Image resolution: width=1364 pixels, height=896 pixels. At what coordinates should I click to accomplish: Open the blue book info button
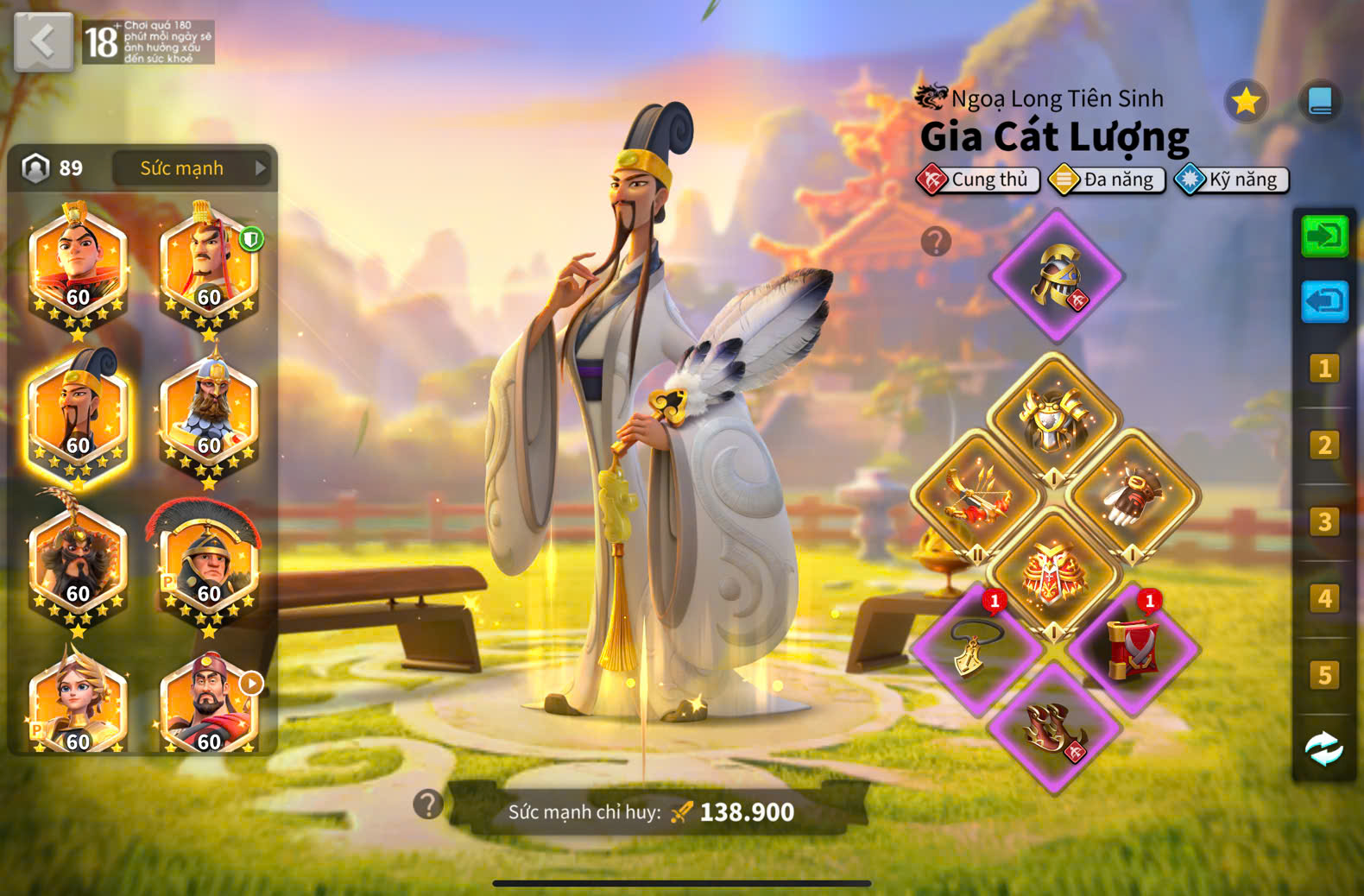tap(1320, 103)
